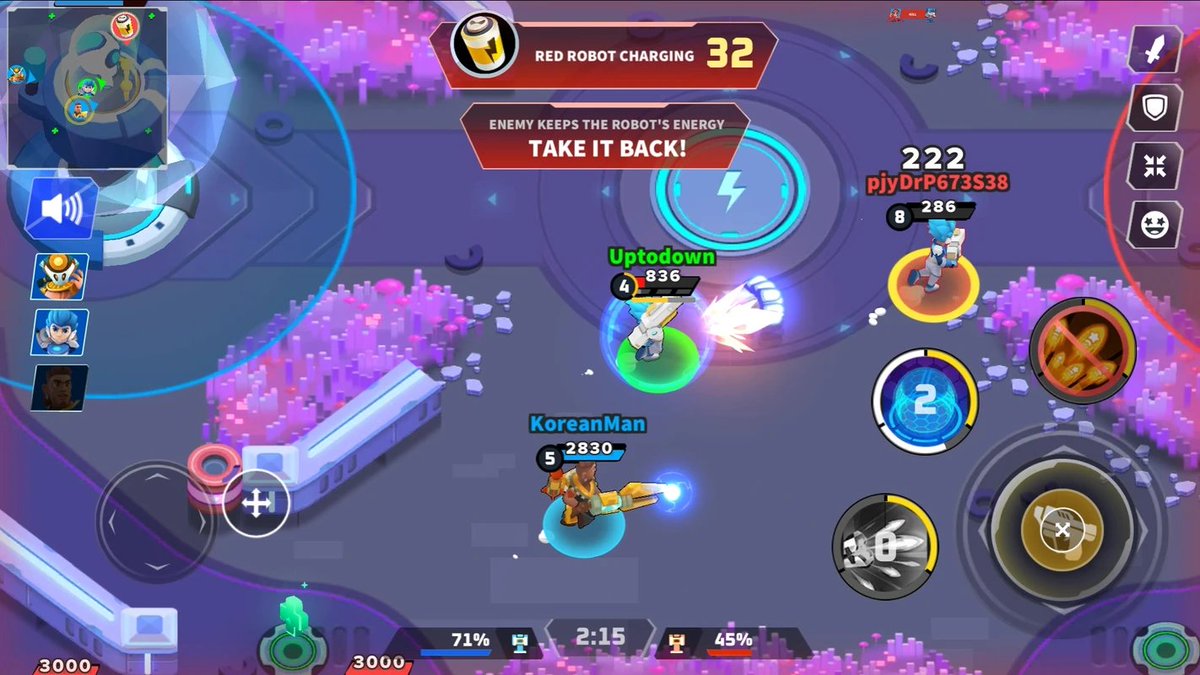This screenshot has height=675, width=1200.
Task: Activate the disabled missile barrage skill
Action: point(1083,351)
